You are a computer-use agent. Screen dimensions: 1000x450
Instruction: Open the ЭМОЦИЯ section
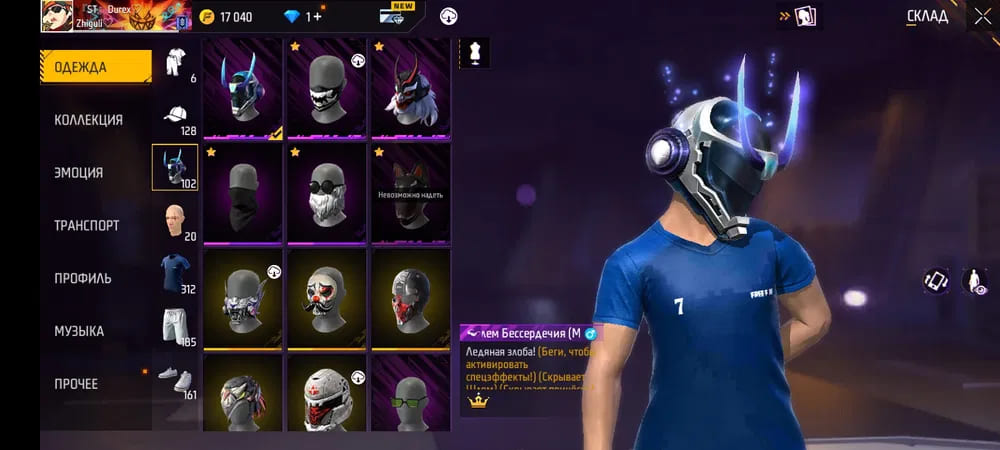coord(79,173)
